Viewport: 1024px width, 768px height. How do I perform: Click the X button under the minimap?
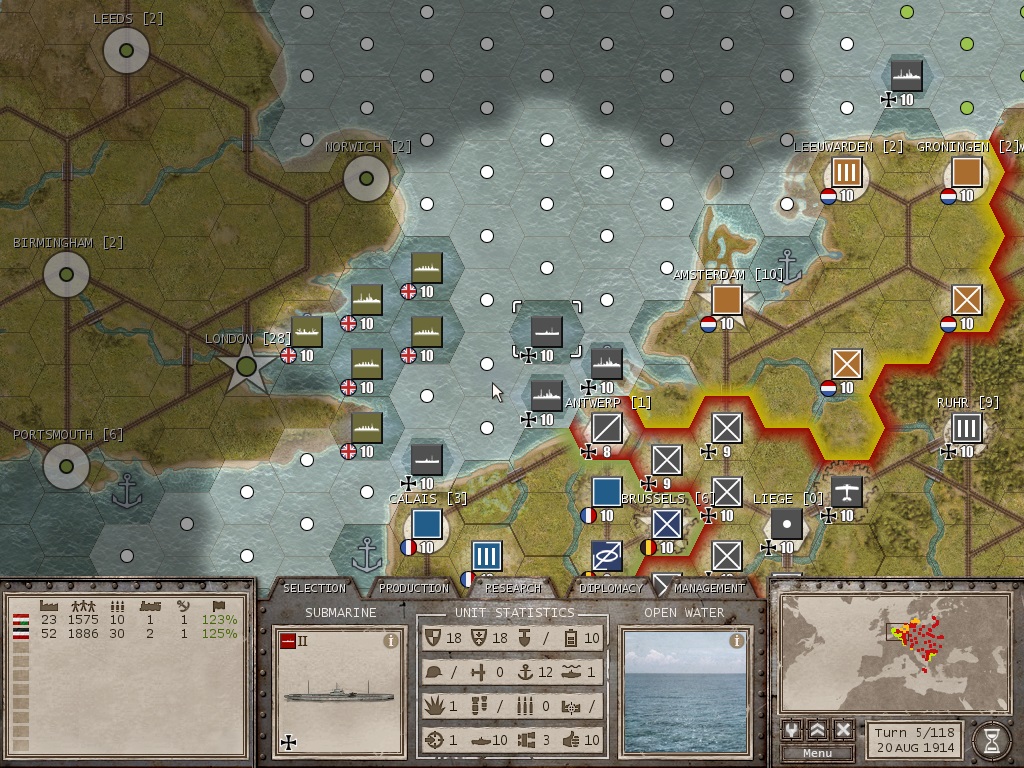[843, 729]
